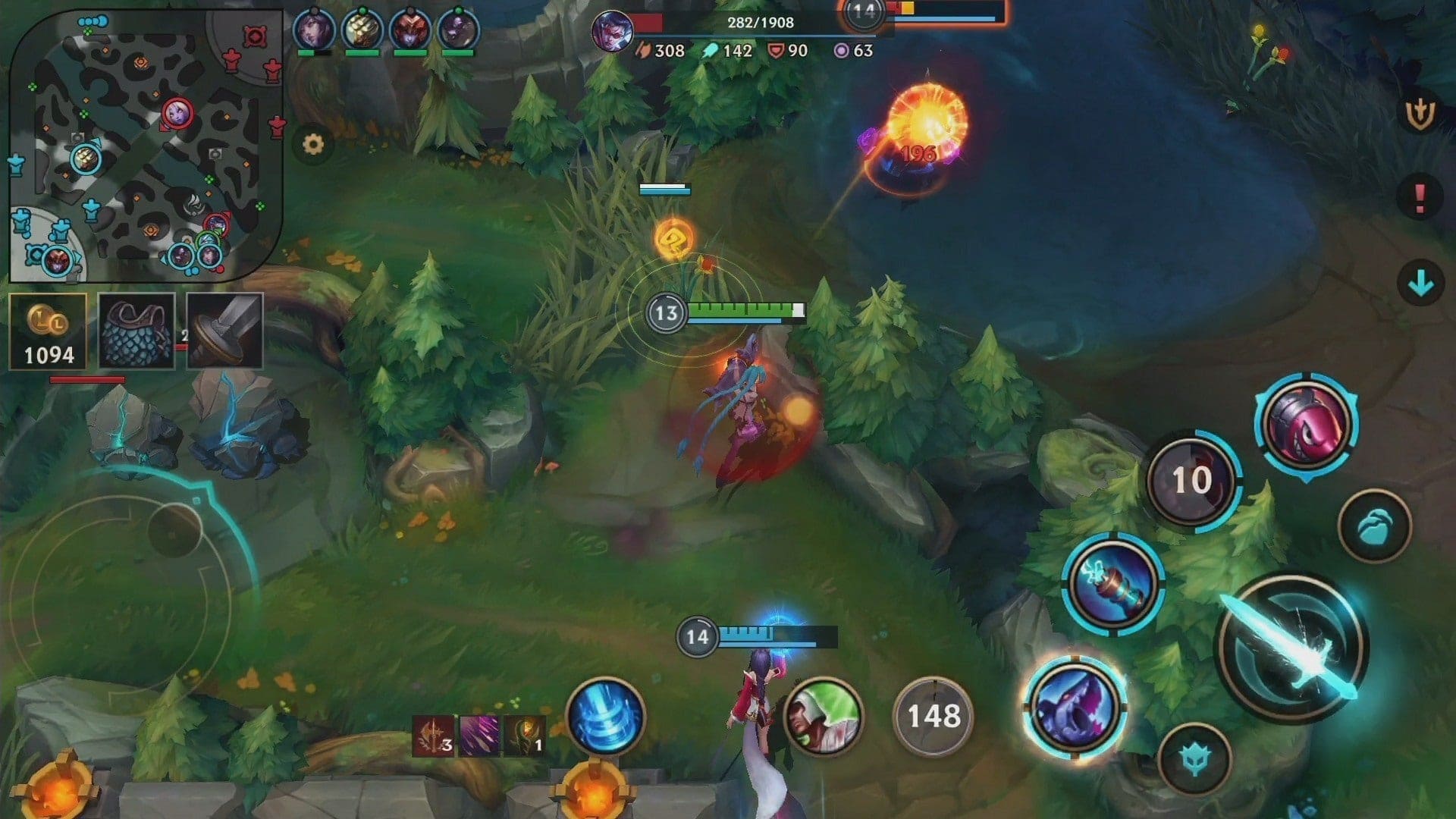Screen dimensions: 1456x819
Task: Open the shop via gold counter
Action: (48, 332)
